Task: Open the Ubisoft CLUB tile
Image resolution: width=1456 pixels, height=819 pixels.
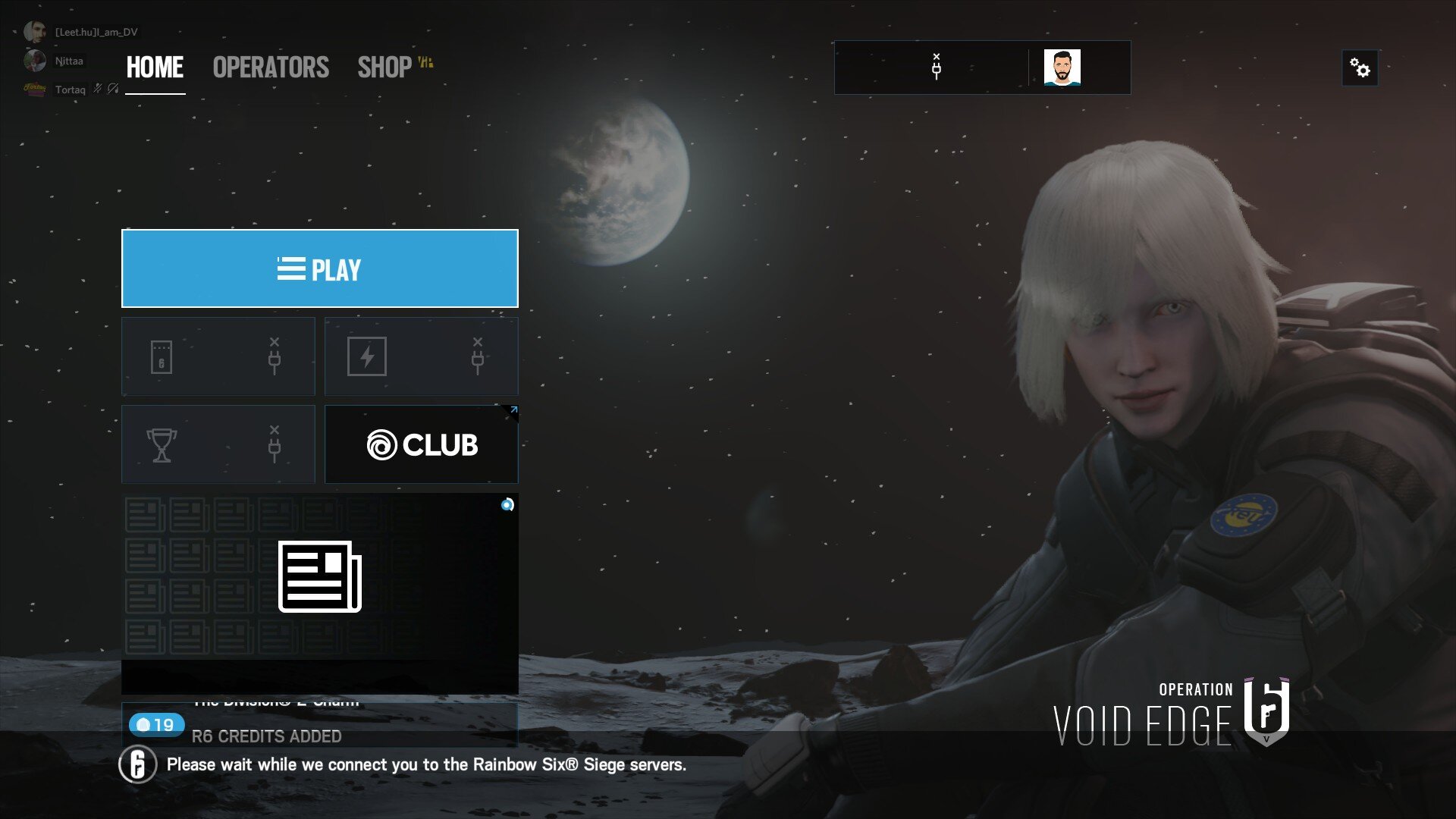Action: click(422, 444)
